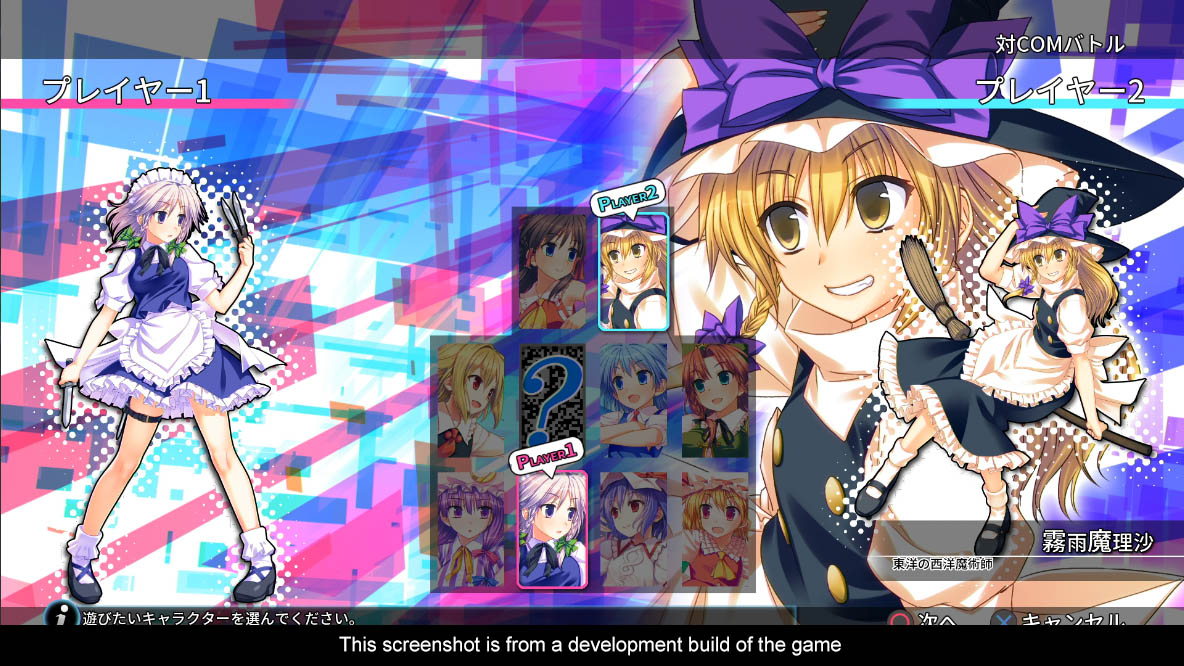Select the question mark random tile
Screen dimensions: 1184x666
click(553, 398)
